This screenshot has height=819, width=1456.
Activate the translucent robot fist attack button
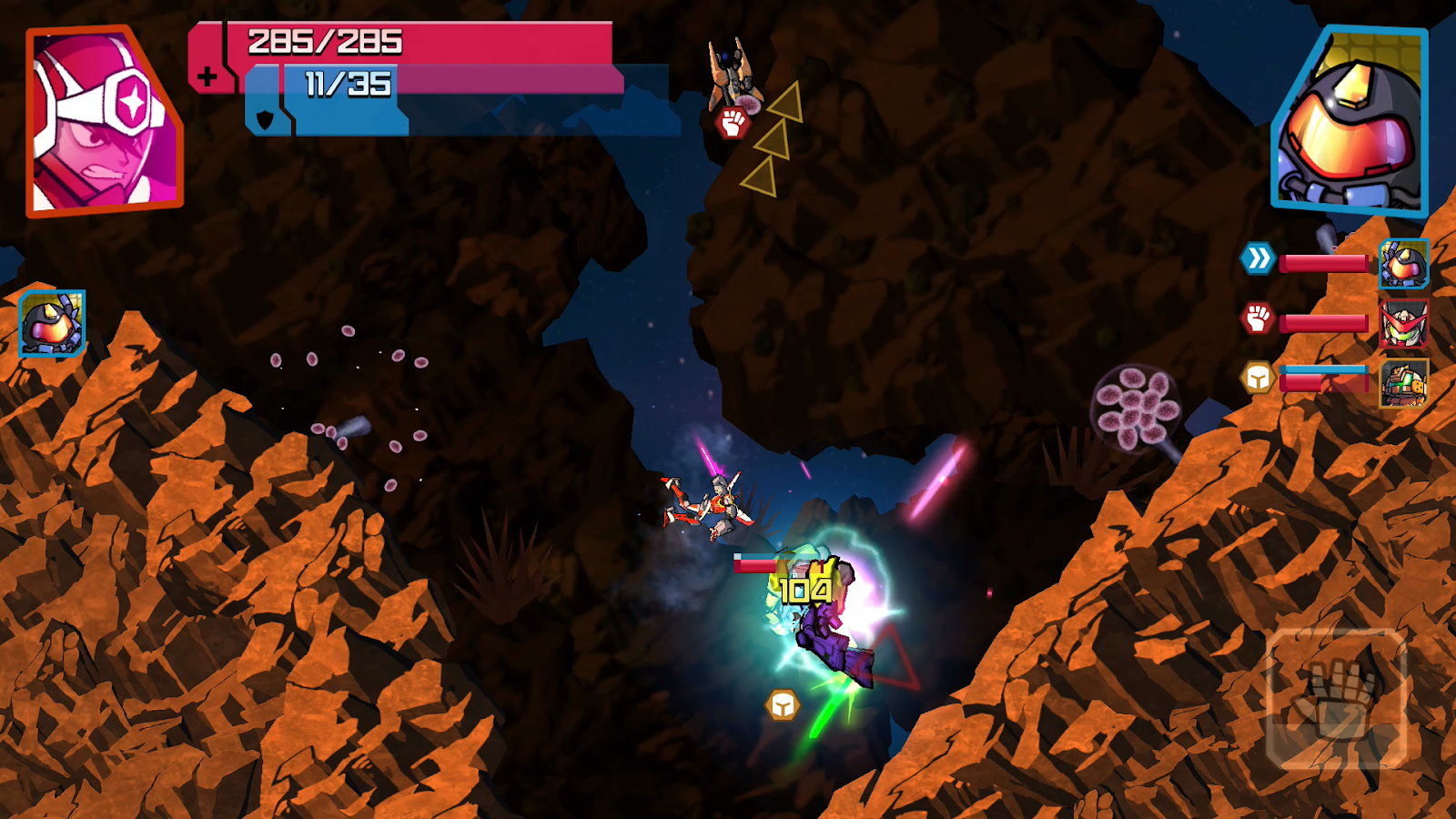pos(1336,698)
